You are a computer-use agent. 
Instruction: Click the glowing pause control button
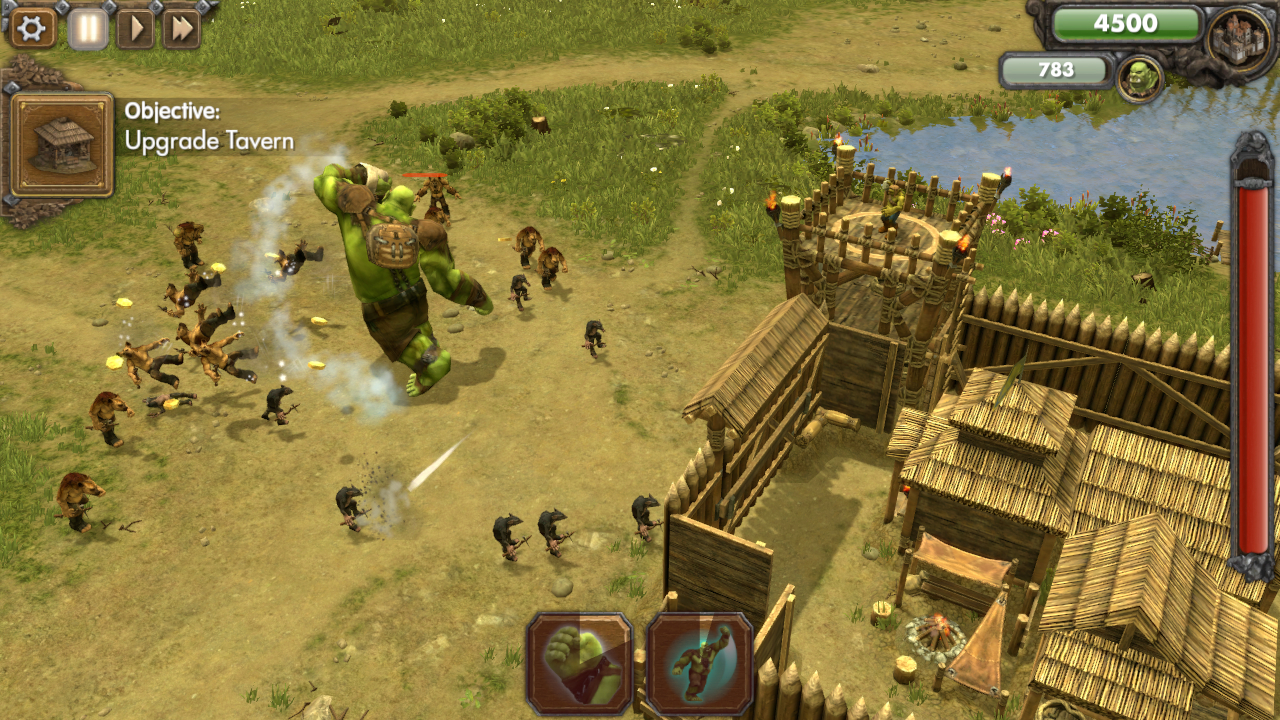pyautogui.click(x=86, y=27)
